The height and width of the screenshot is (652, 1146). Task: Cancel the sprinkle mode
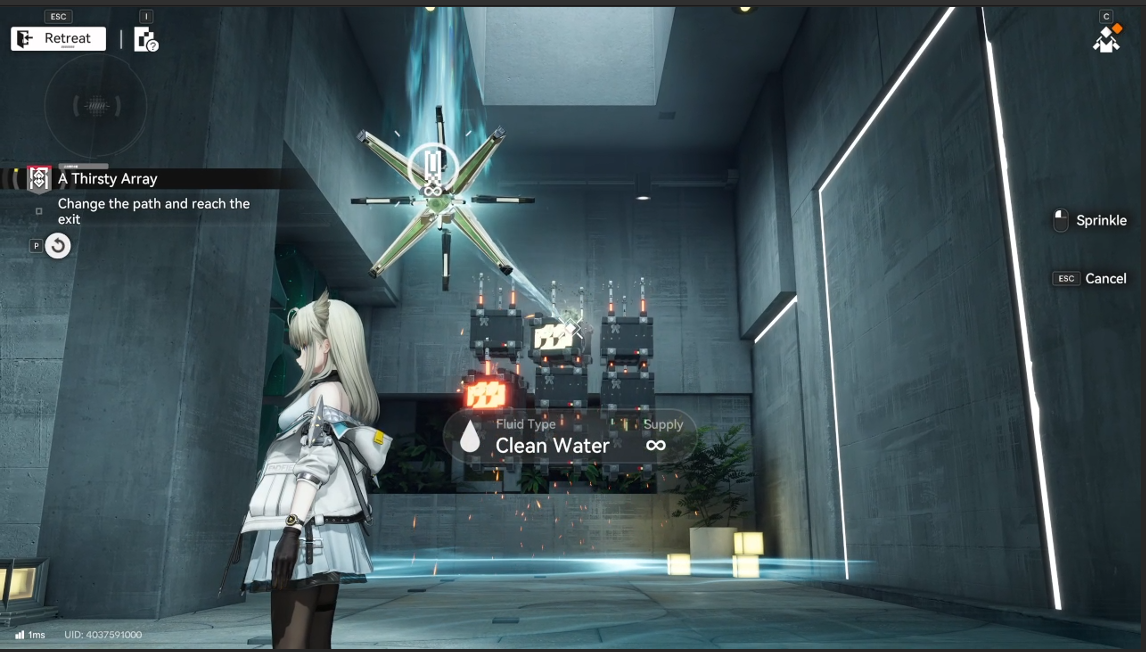pyautogui.click(x=1090, y=279)
